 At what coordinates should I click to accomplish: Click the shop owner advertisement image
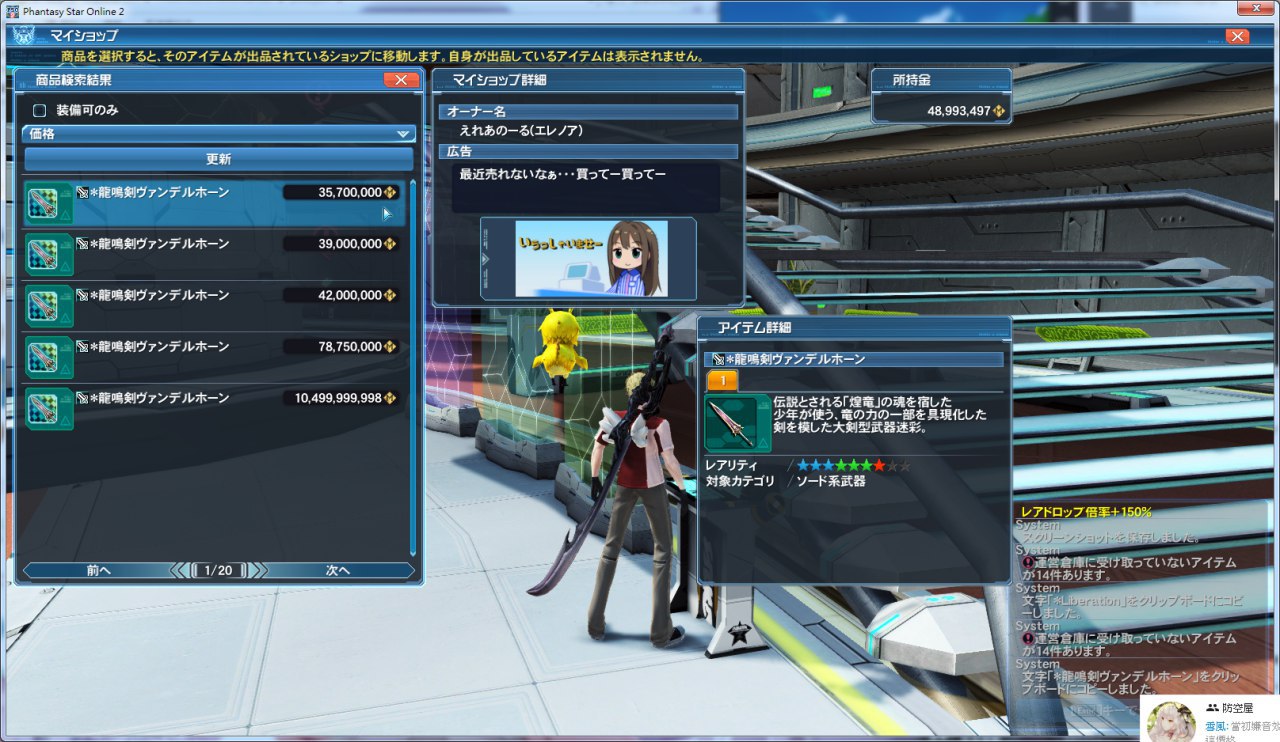pos(588,258)
